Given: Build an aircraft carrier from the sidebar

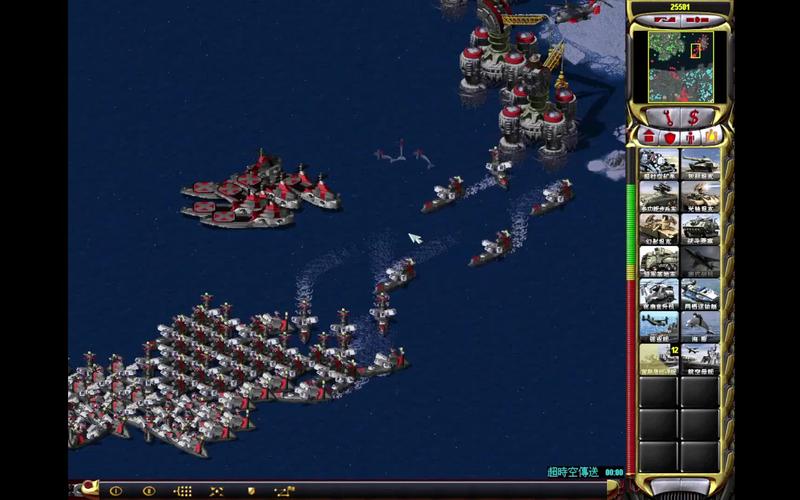Looking at the screenshot, I should [x=699, y=358].
